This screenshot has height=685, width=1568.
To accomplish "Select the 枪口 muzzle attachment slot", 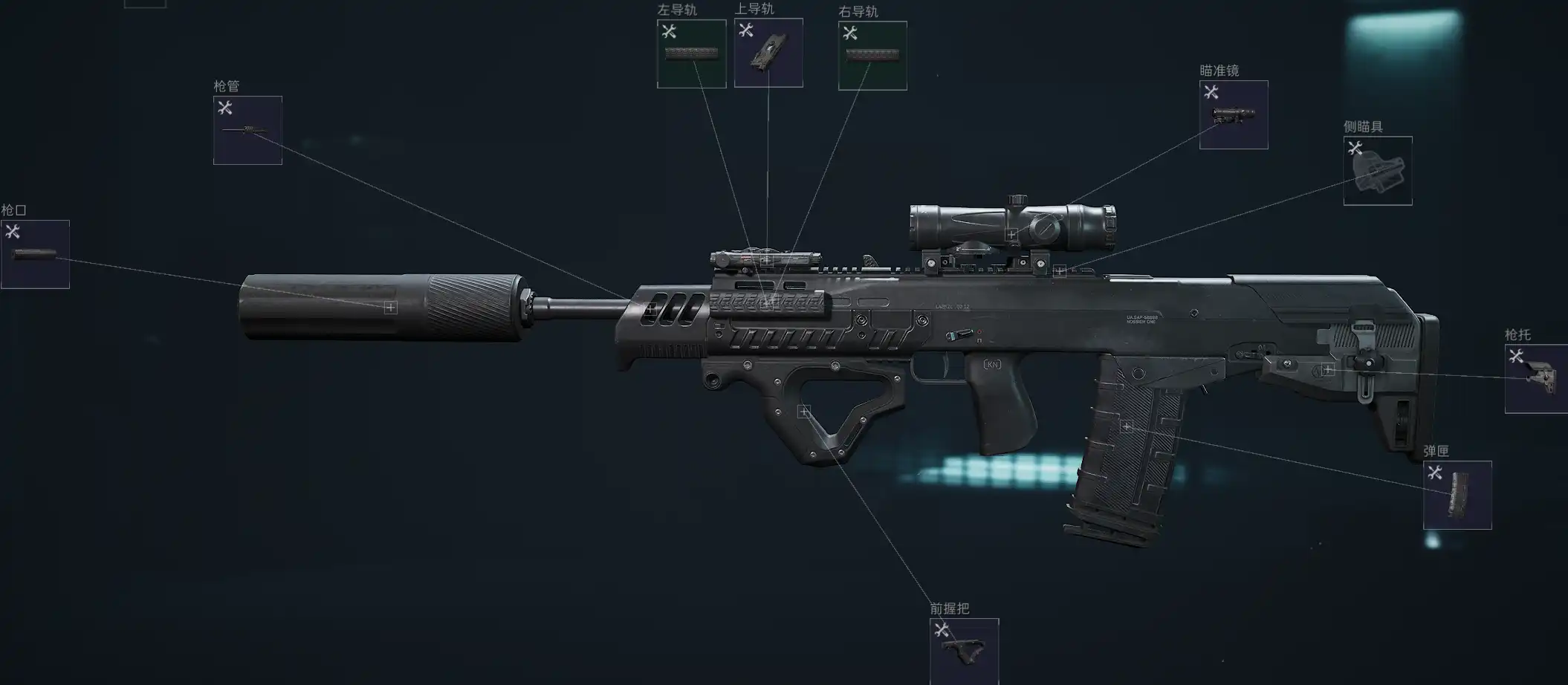I will click(35, 254).
